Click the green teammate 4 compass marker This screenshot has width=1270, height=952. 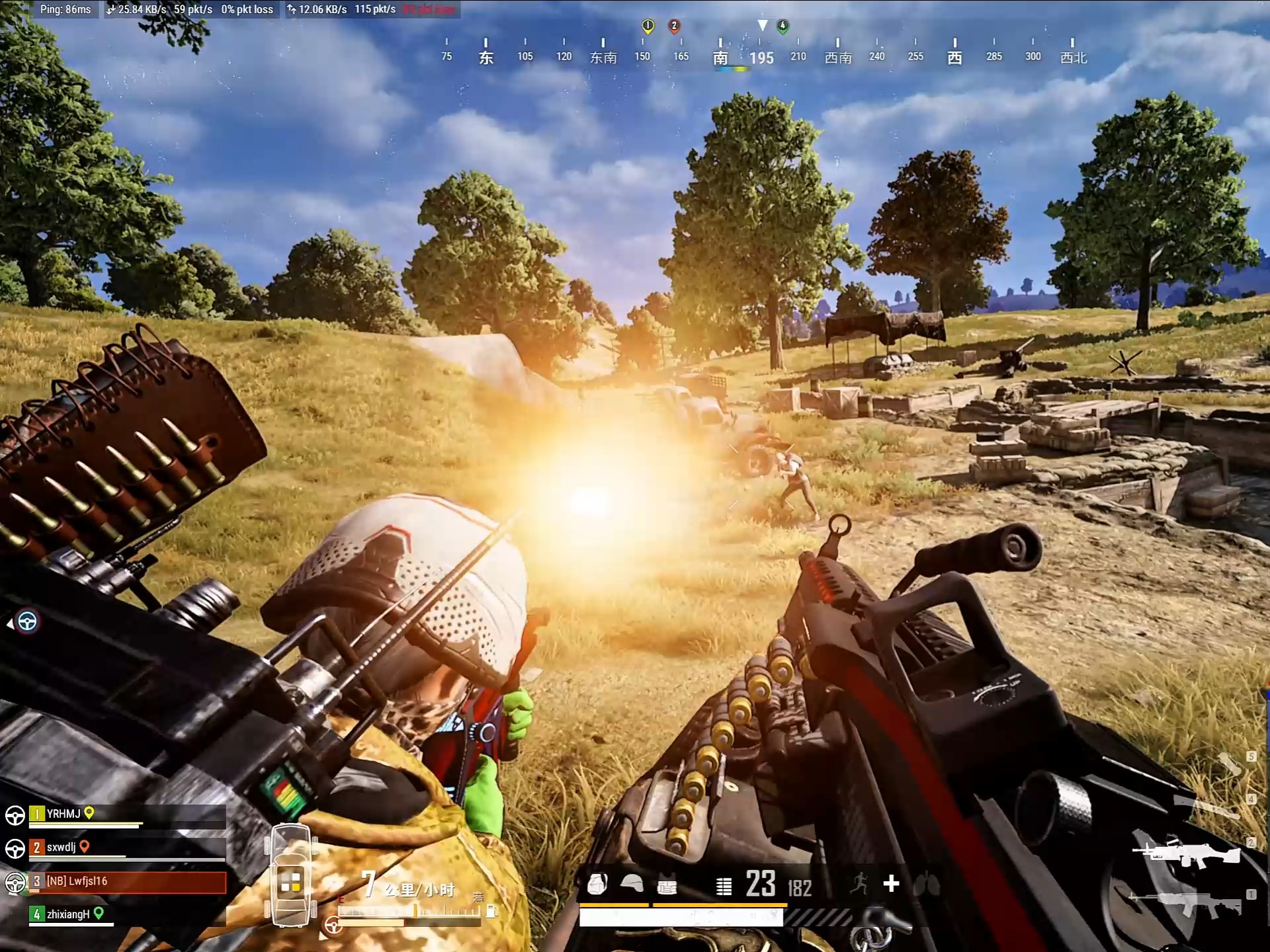pyautogui.click(x=783, y=26)
